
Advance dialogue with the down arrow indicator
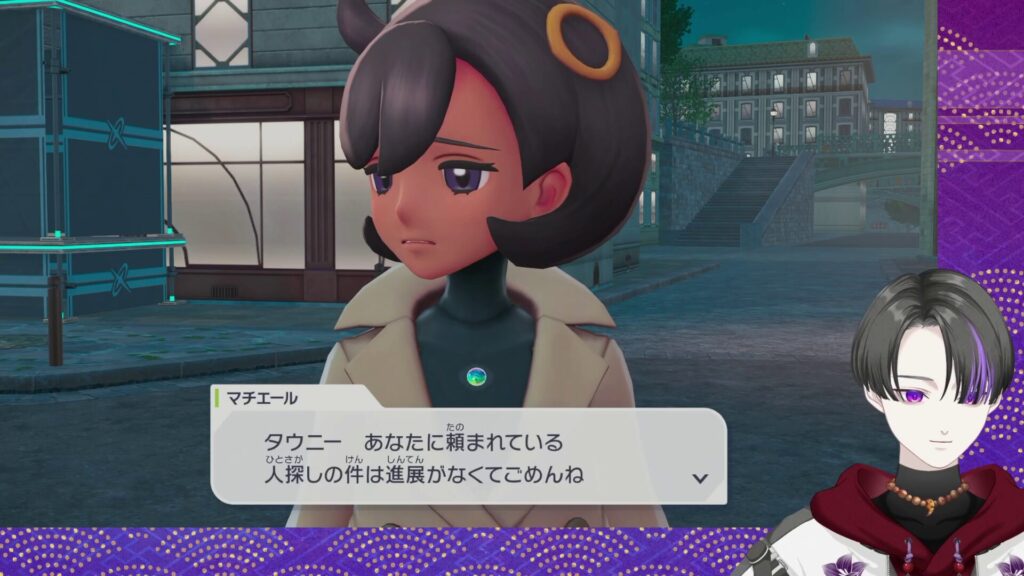coord(700,478)
